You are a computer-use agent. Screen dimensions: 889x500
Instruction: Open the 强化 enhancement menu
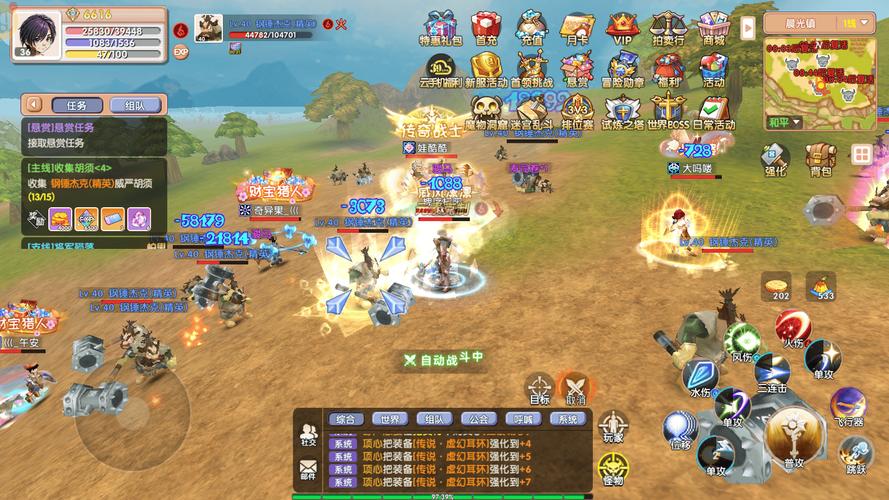point(775,158)
